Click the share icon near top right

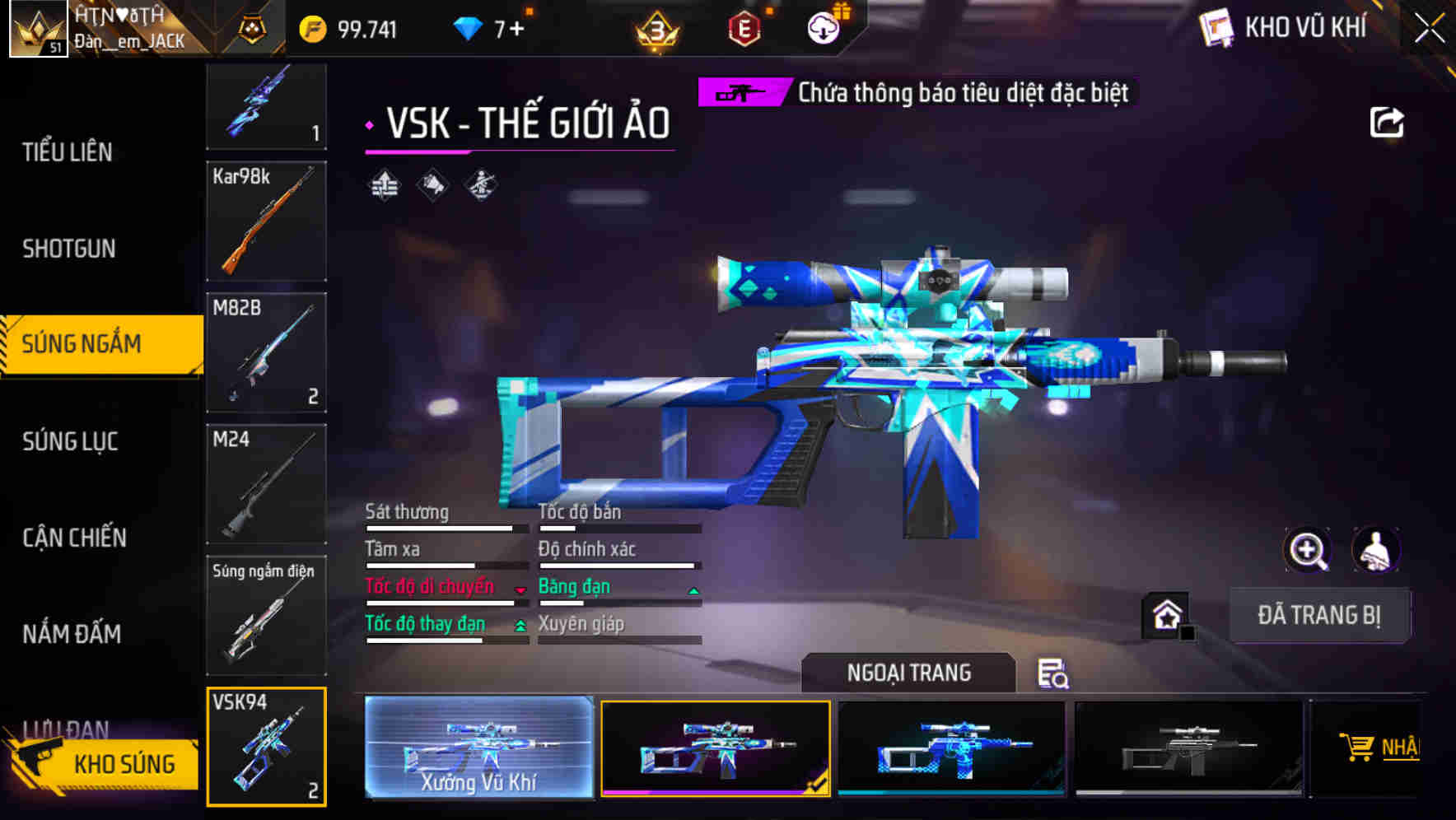[1386, 121]
